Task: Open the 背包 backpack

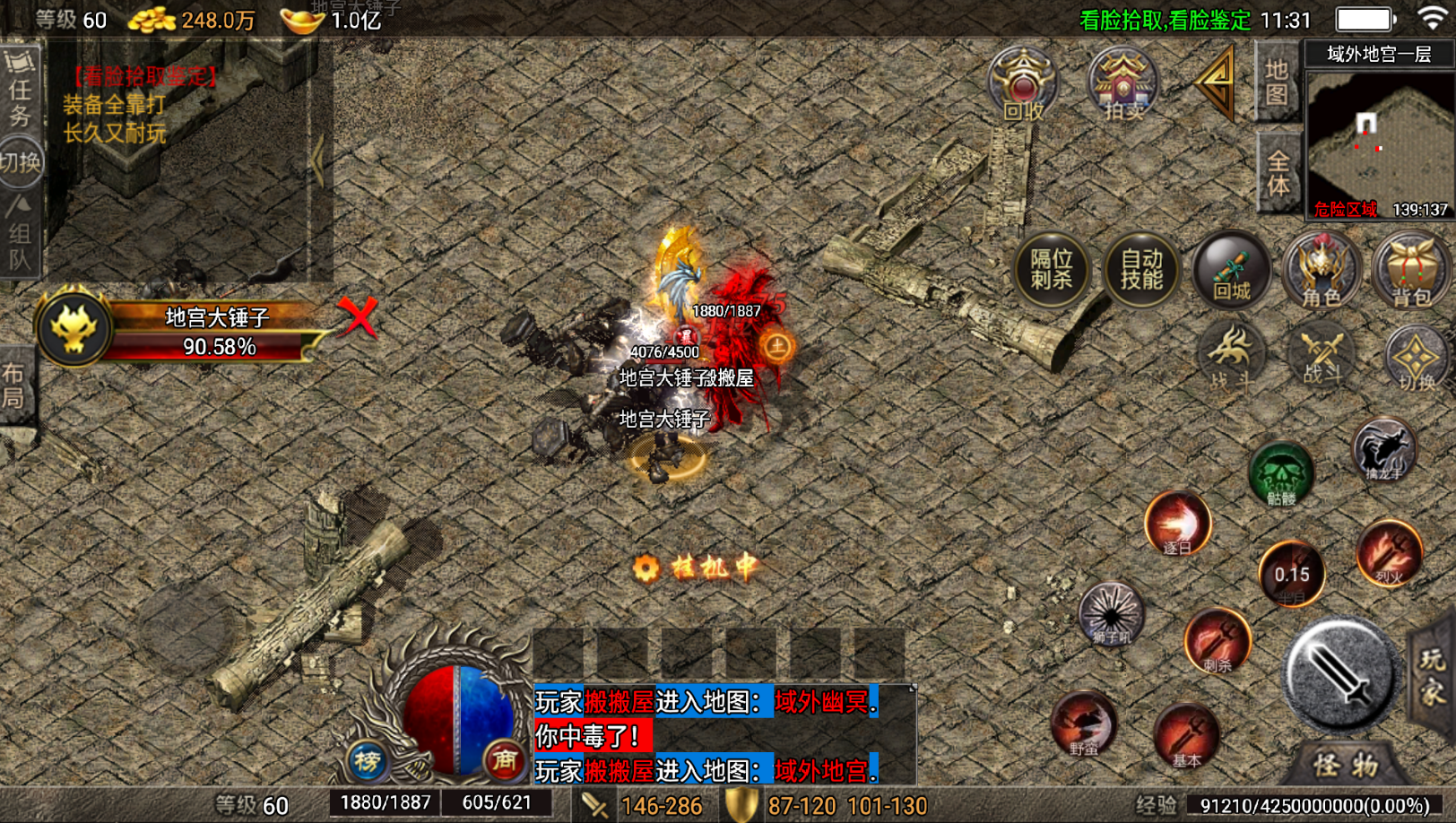Action: [x=1411, y=269]
